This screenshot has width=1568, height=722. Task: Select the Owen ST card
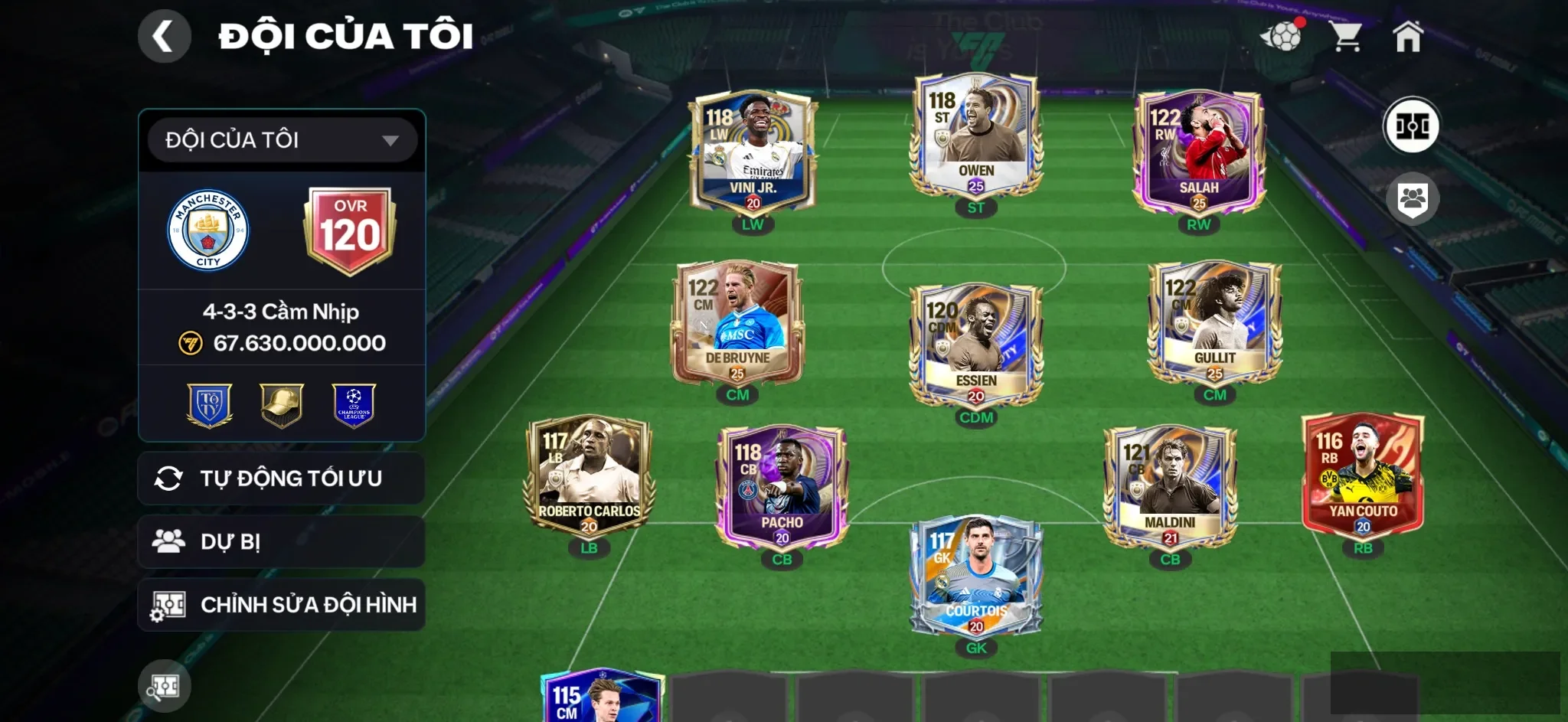975,138
